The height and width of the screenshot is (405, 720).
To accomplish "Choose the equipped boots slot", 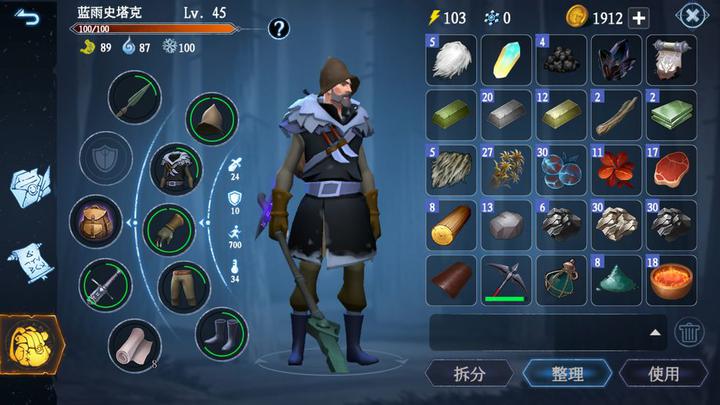I will point(221,334).
